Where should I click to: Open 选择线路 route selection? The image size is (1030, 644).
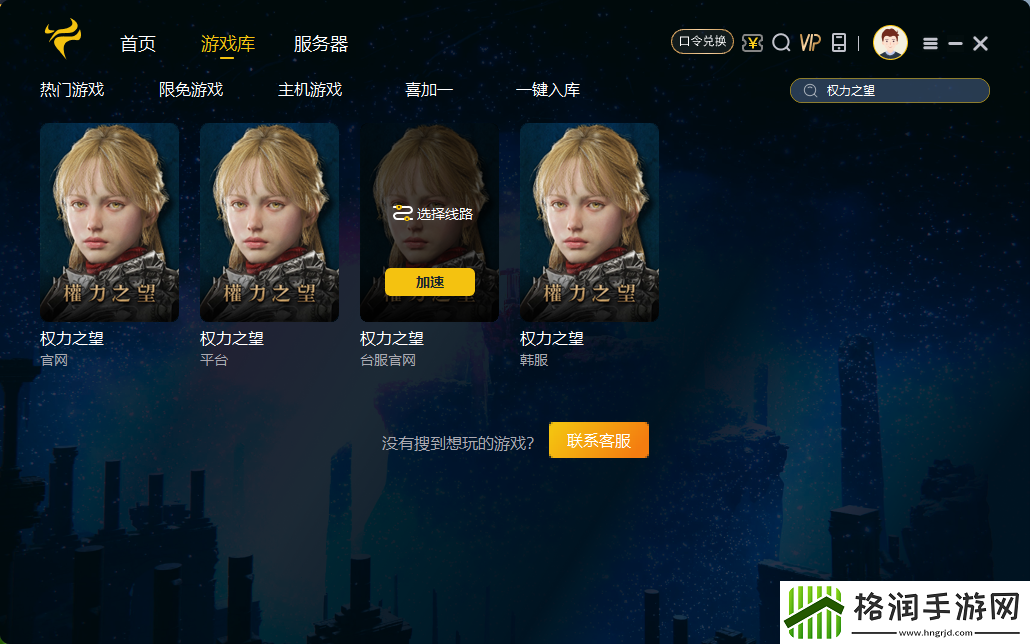tap(433, 213)
